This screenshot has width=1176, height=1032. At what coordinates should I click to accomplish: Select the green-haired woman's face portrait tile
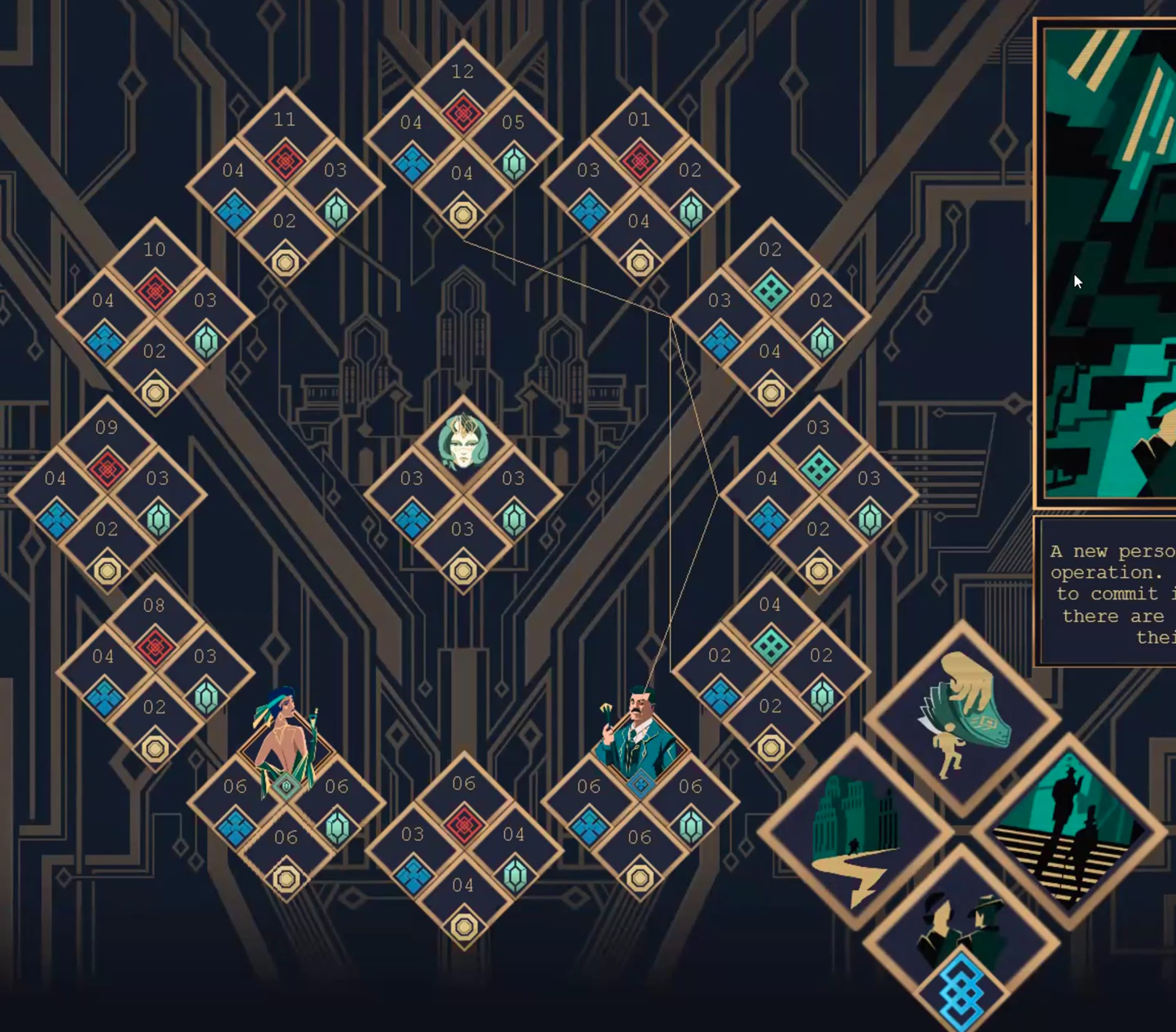point(463,443)
